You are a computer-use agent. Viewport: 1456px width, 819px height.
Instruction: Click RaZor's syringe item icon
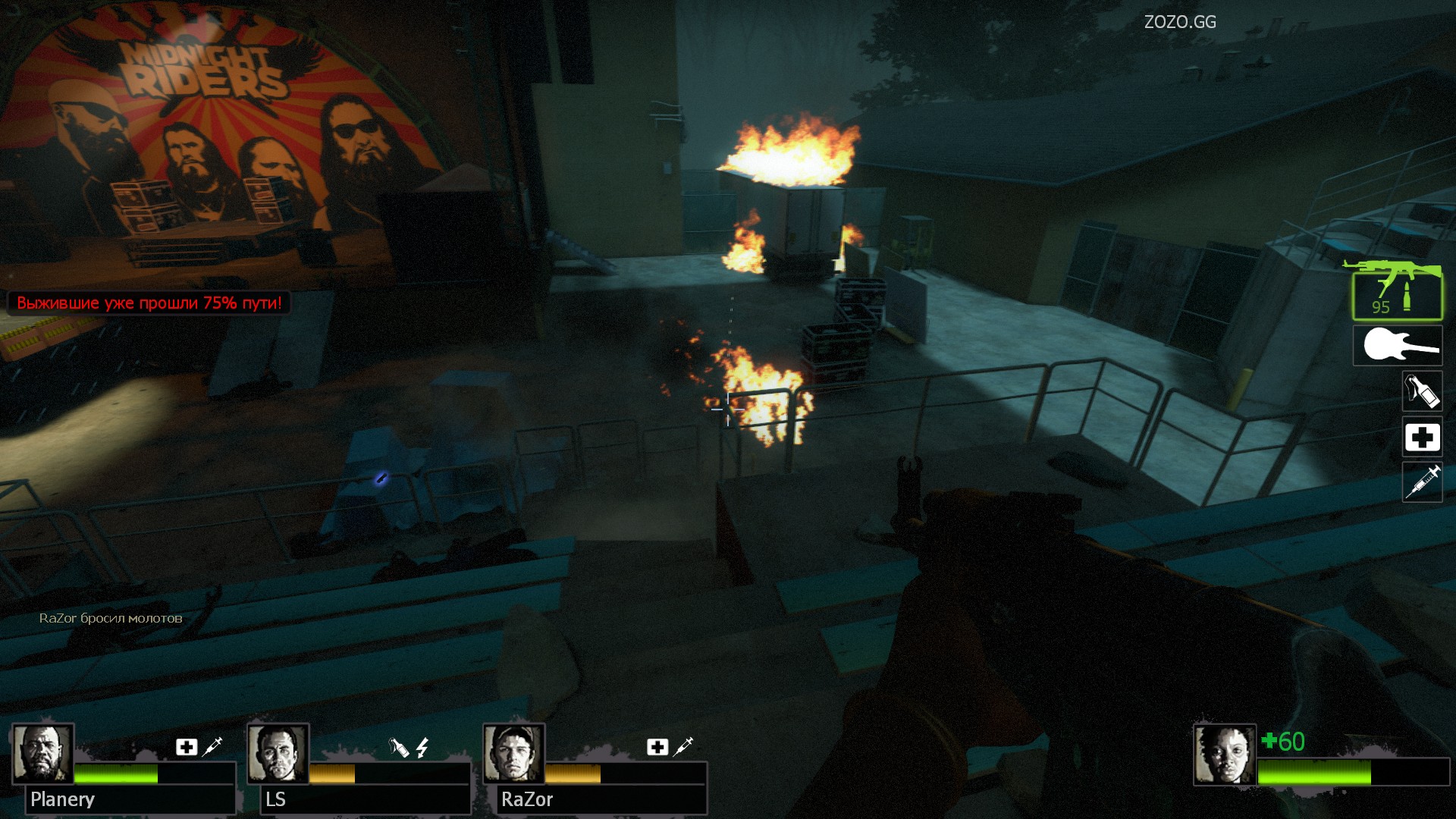coord(683,746)
